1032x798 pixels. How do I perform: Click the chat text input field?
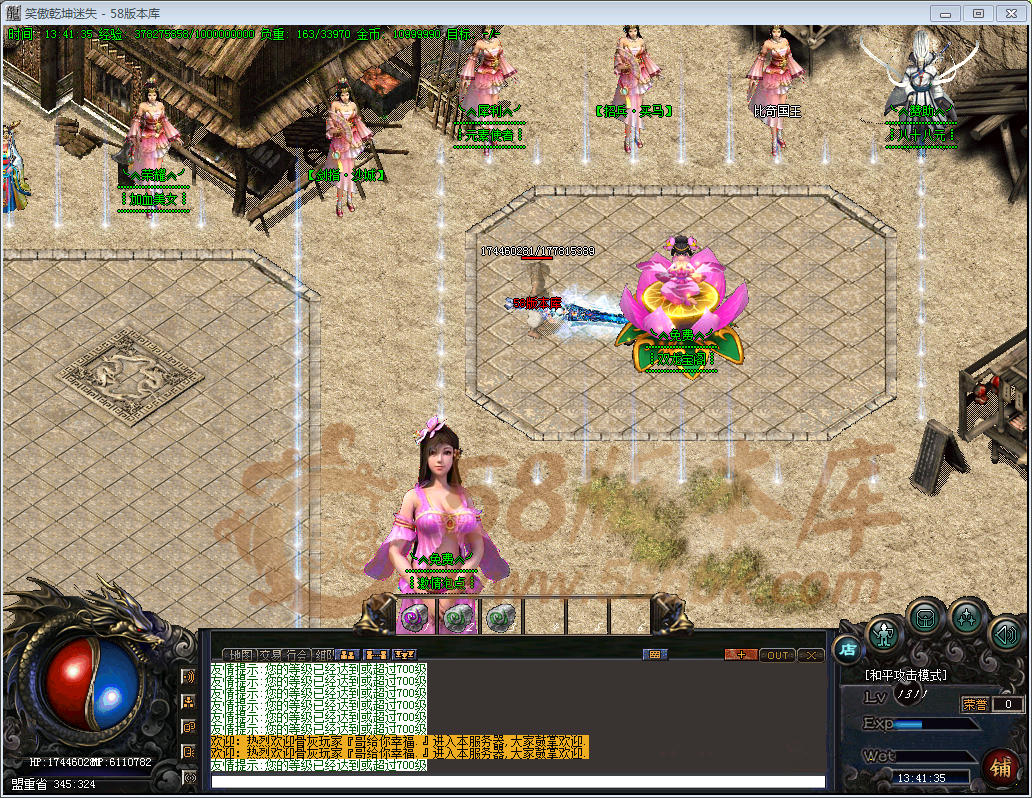(518, 781)
